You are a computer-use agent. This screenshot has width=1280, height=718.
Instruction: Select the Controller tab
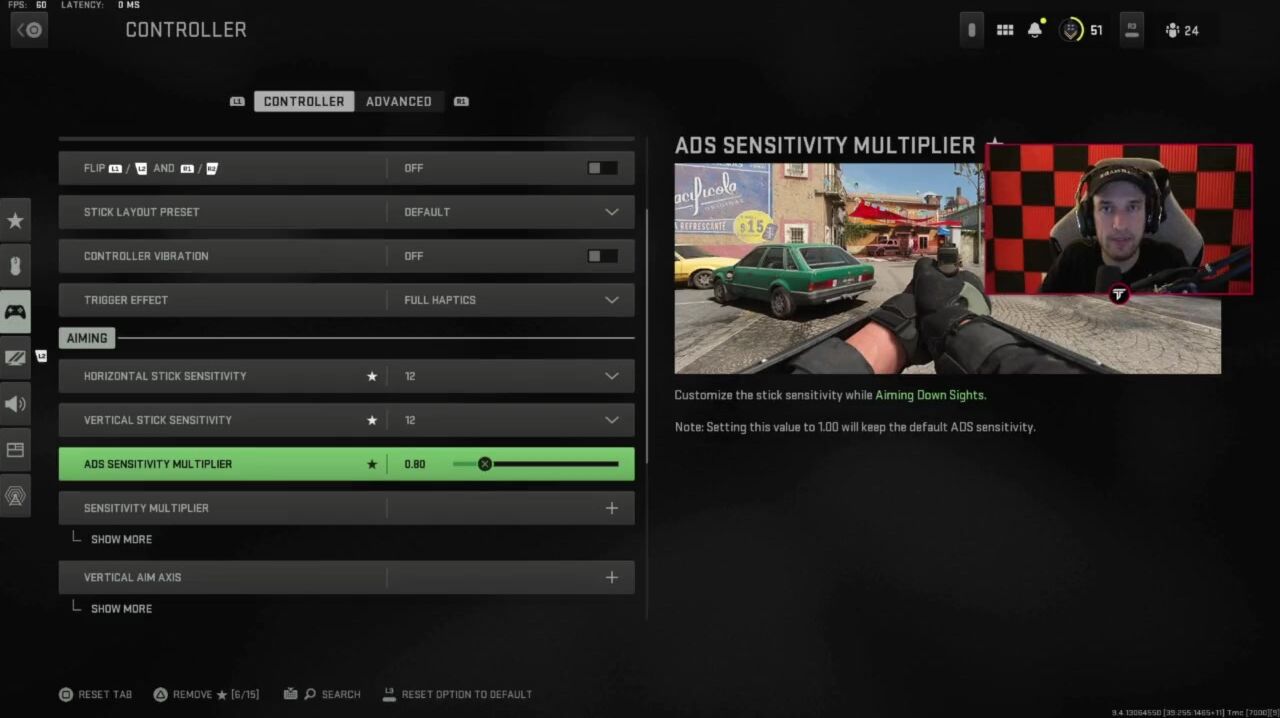click(303, 101)
